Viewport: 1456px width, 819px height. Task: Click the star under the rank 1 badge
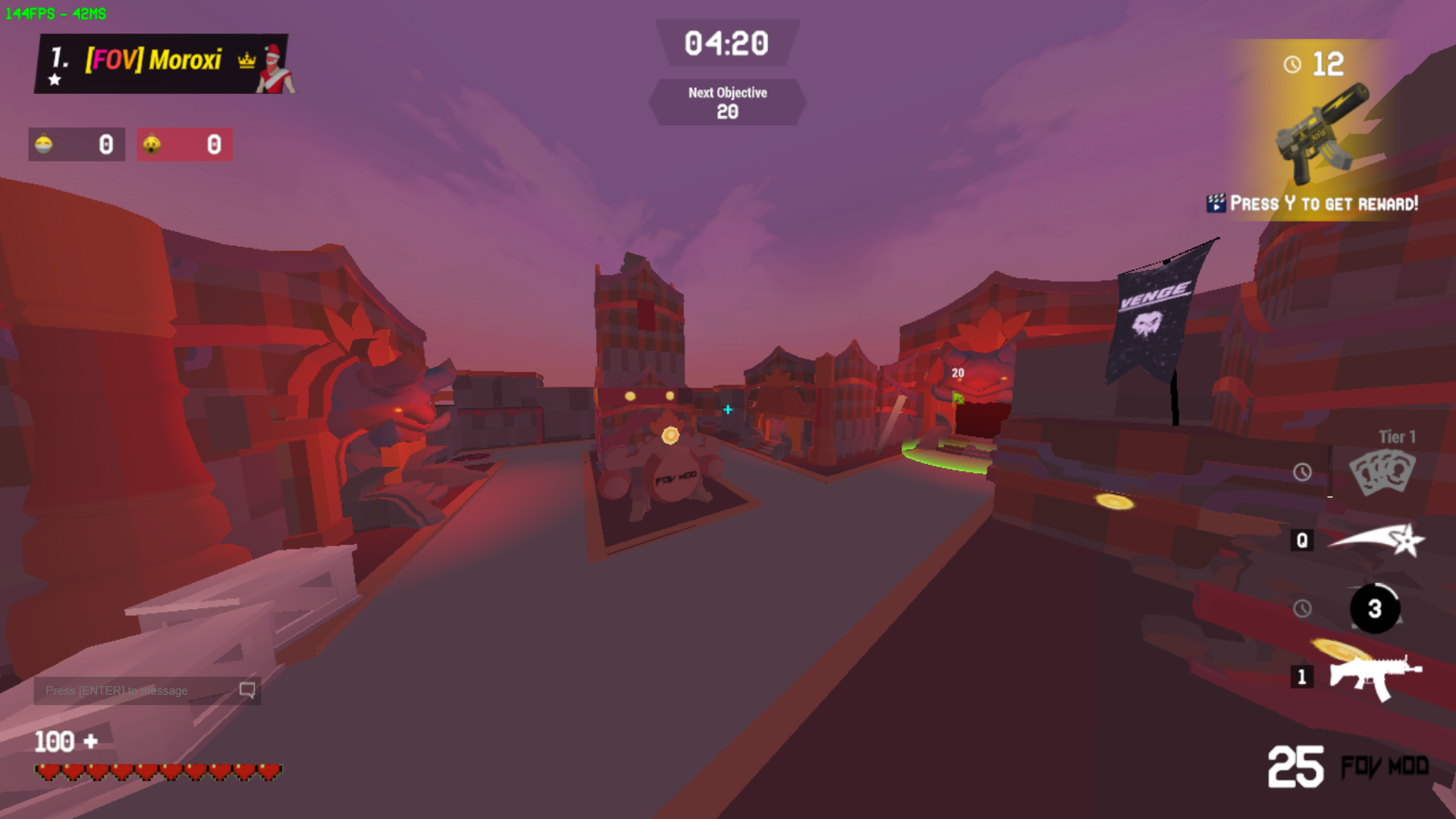55,78
